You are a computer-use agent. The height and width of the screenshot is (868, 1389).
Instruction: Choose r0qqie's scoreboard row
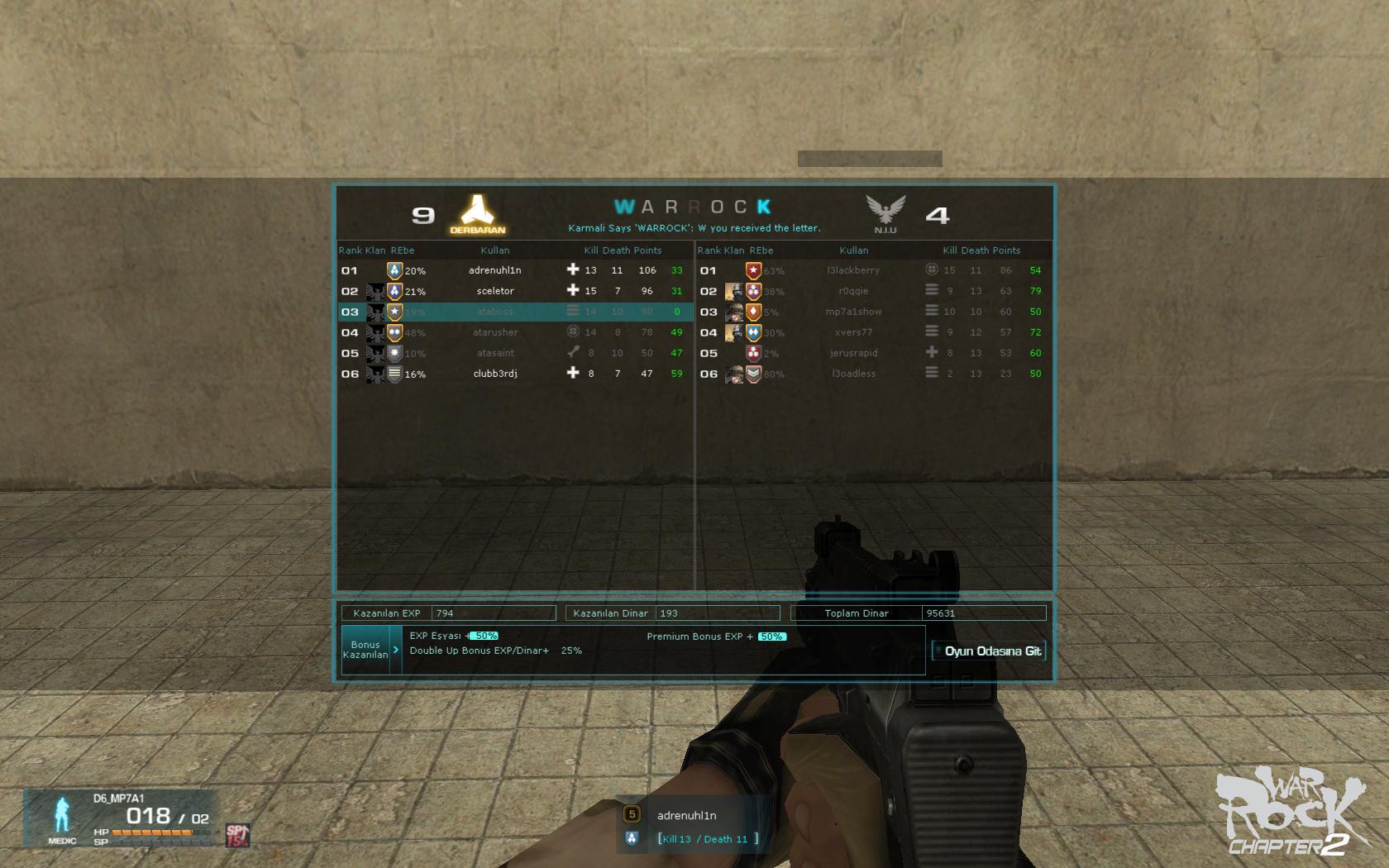pyautogui.click(x=853, y=291)
